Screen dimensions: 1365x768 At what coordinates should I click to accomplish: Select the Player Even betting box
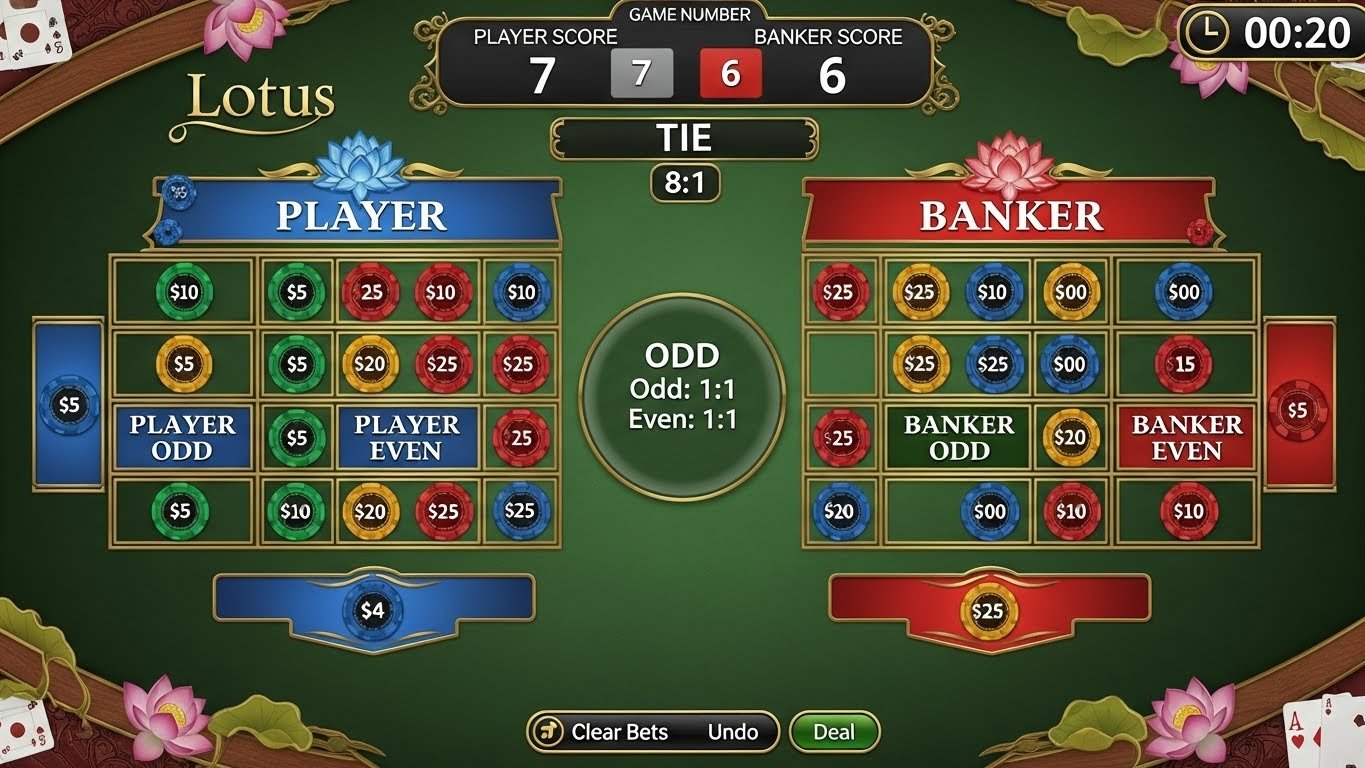point(406,438)
